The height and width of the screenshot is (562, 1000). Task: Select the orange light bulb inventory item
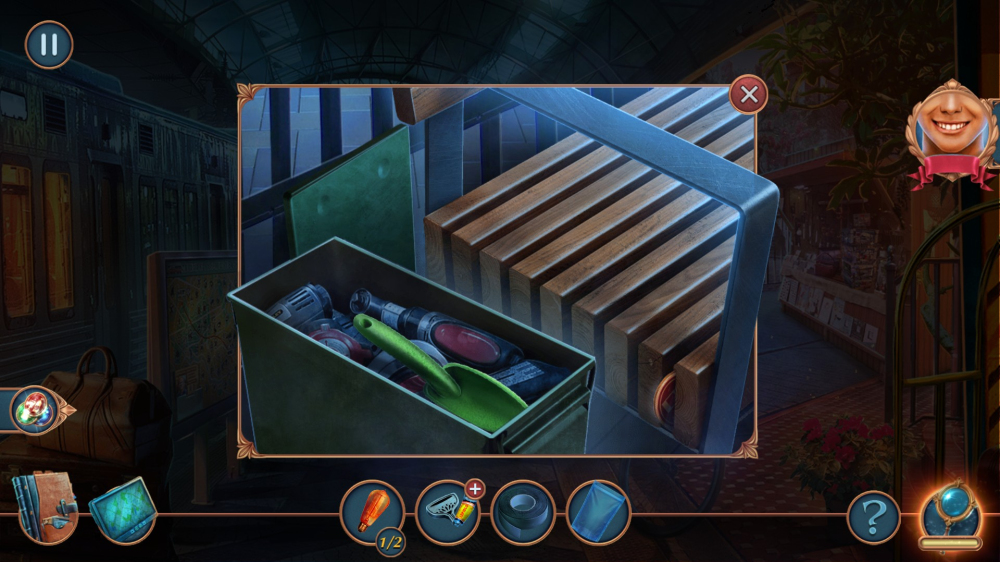372,512
